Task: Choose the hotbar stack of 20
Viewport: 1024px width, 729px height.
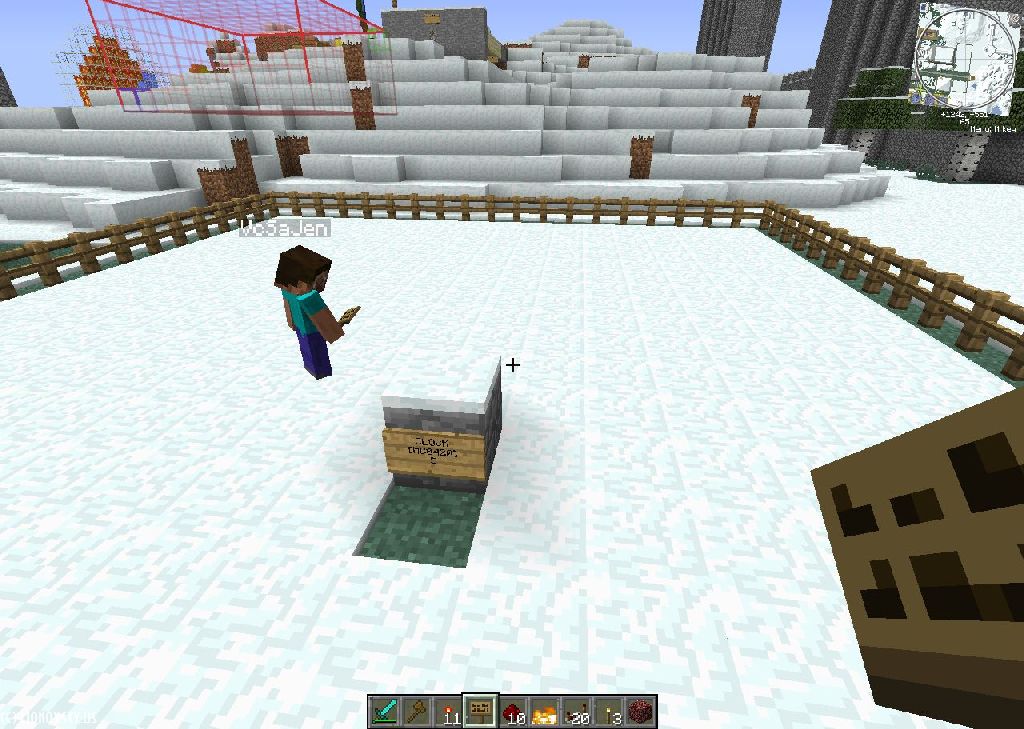Action: (576, 711)
